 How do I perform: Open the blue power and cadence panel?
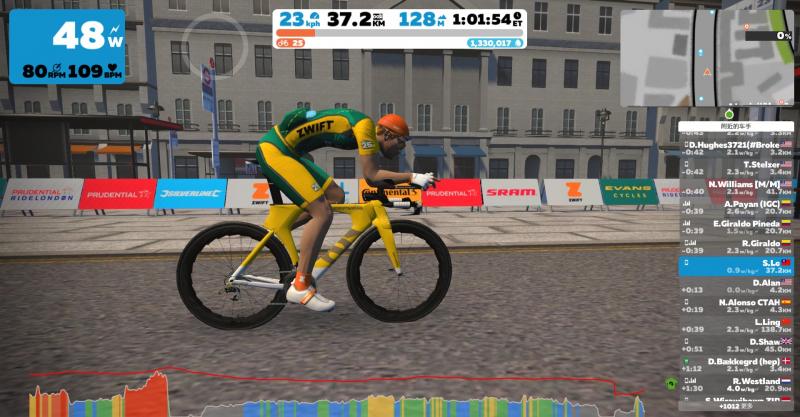coord(67,46)
